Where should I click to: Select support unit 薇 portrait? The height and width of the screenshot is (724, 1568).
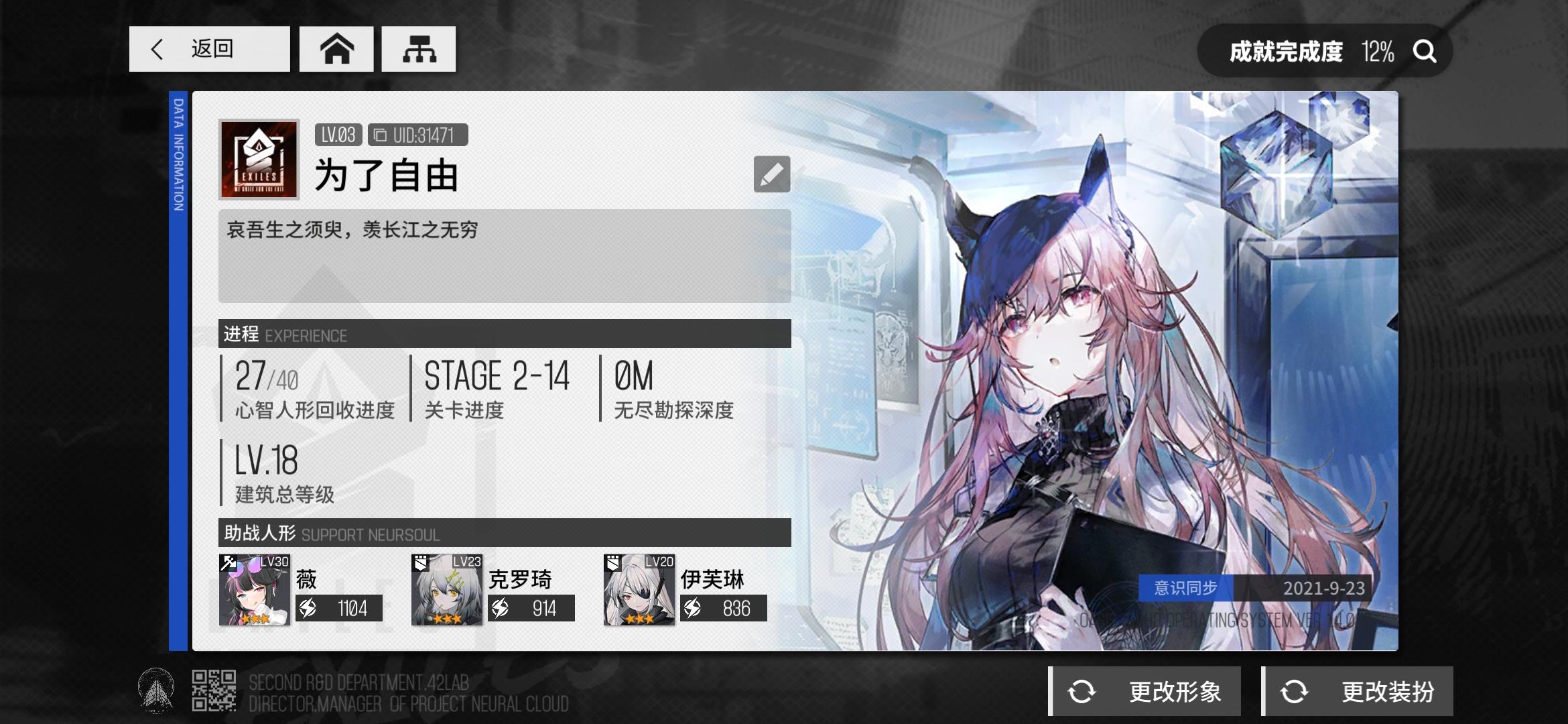coord(254,590)
